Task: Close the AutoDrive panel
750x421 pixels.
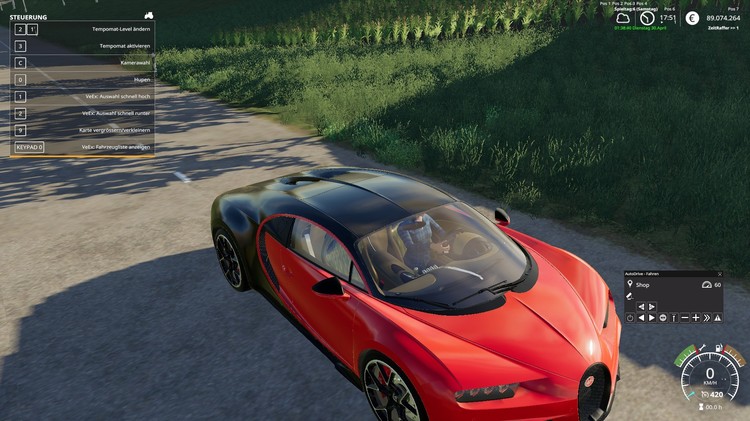Action: 719,273
